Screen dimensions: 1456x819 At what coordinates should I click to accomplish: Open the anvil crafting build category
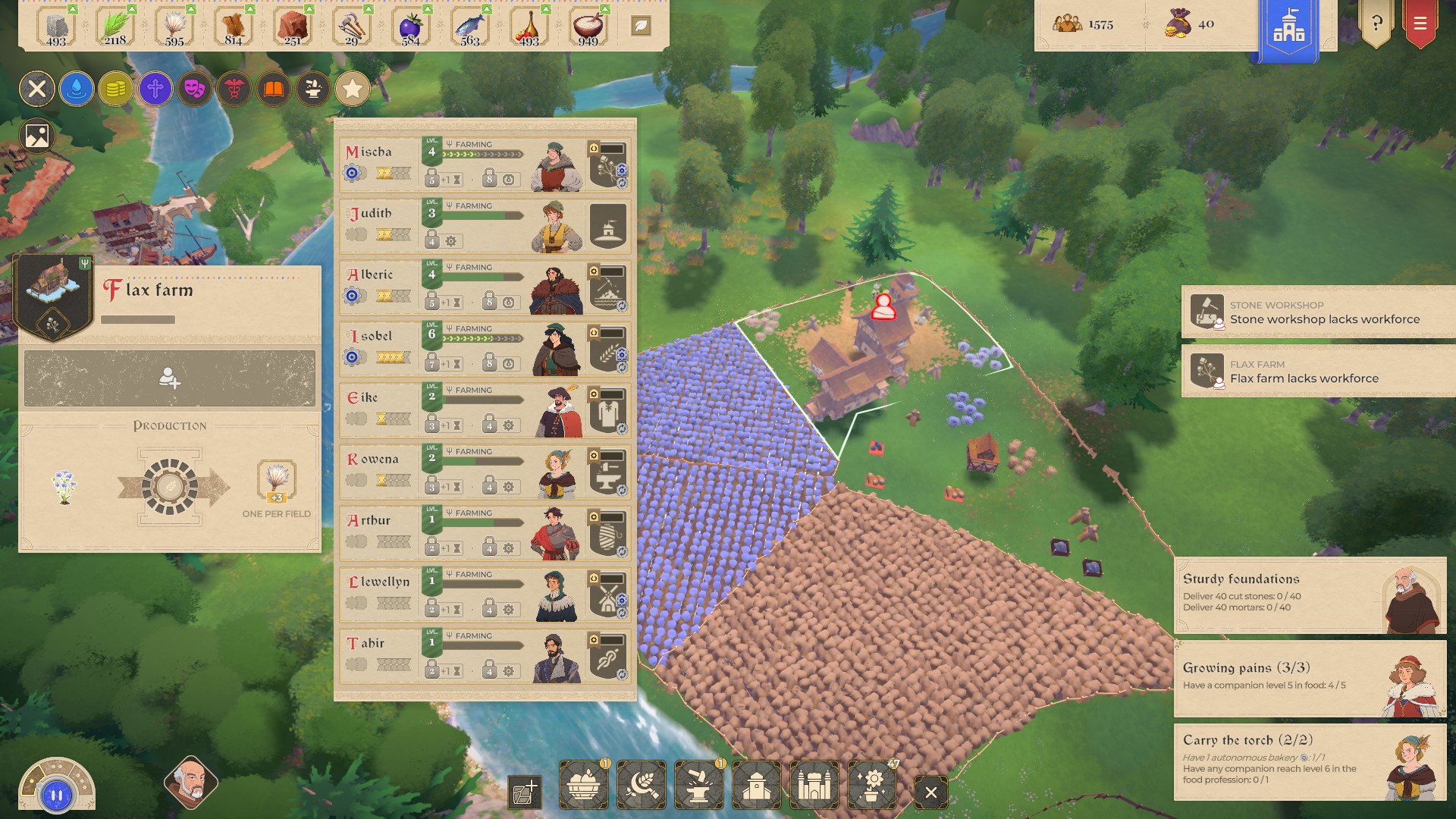698,786
